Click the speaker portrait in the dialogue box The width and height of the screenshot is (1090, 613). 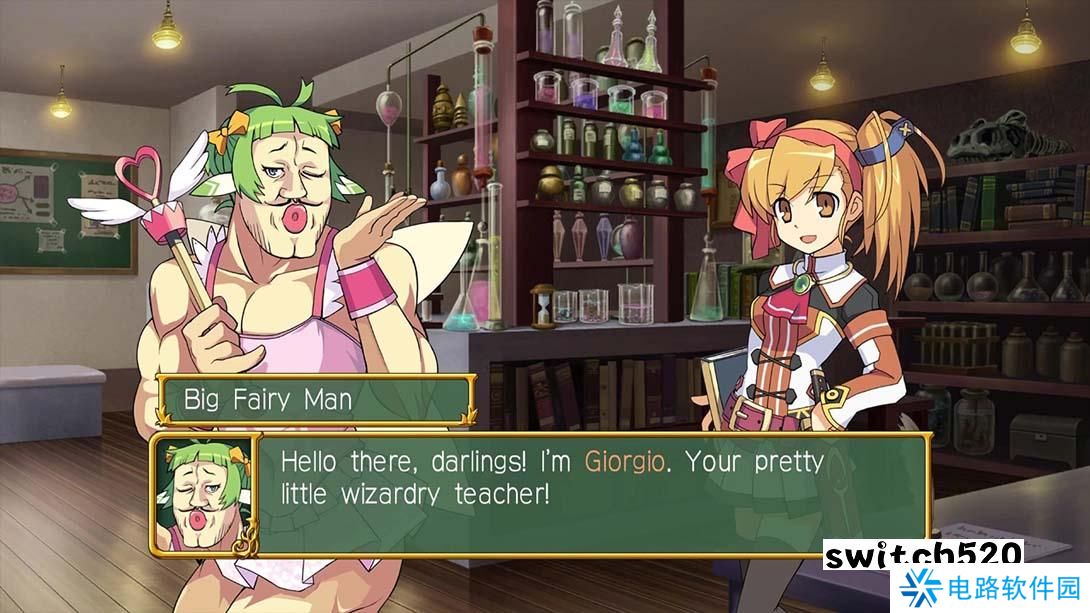click(x=205, y=493)
